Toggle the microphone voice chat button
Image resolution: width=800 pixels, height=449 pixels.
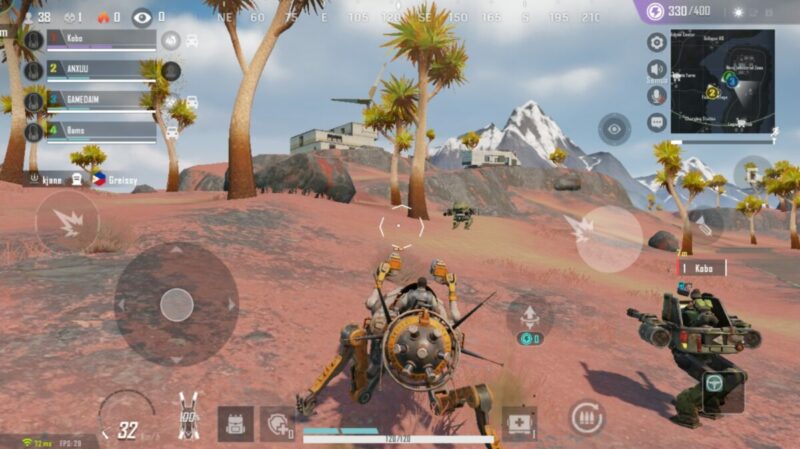click(657, 95)
